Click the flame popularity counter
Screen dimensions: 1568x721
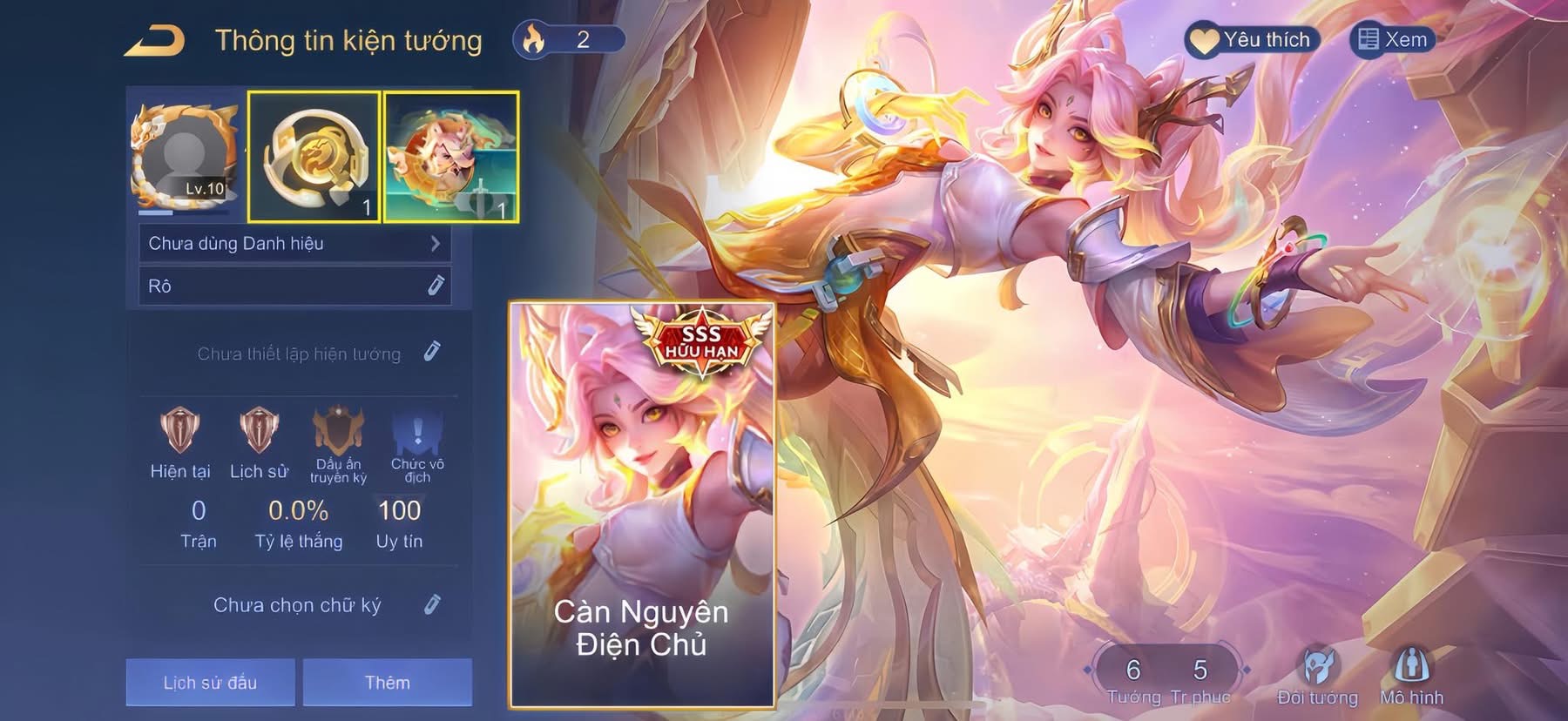568,40
